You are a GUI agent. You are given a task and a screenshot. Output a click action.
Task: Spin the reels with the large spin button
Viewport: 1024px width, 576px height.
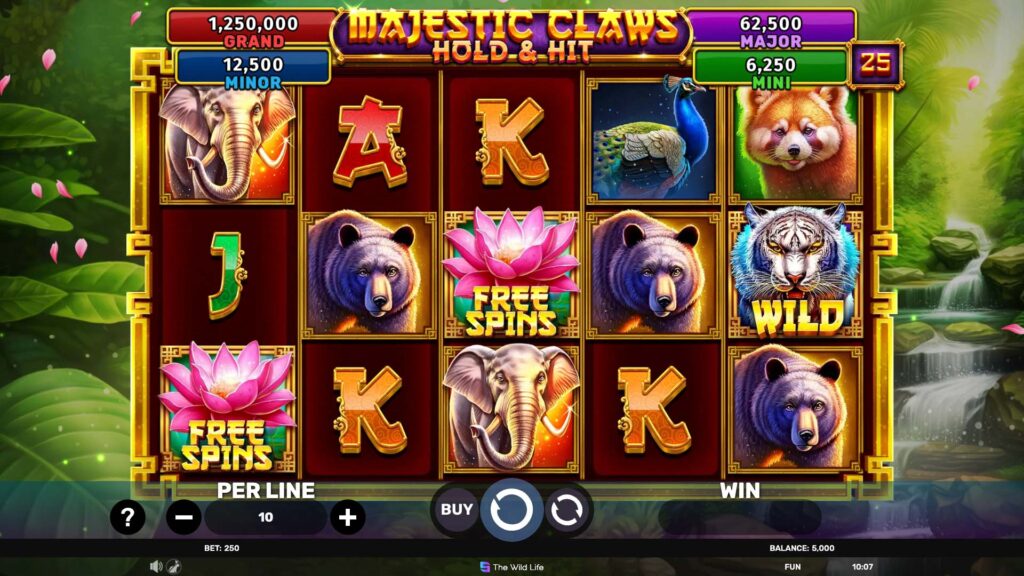tap(511, 510)
